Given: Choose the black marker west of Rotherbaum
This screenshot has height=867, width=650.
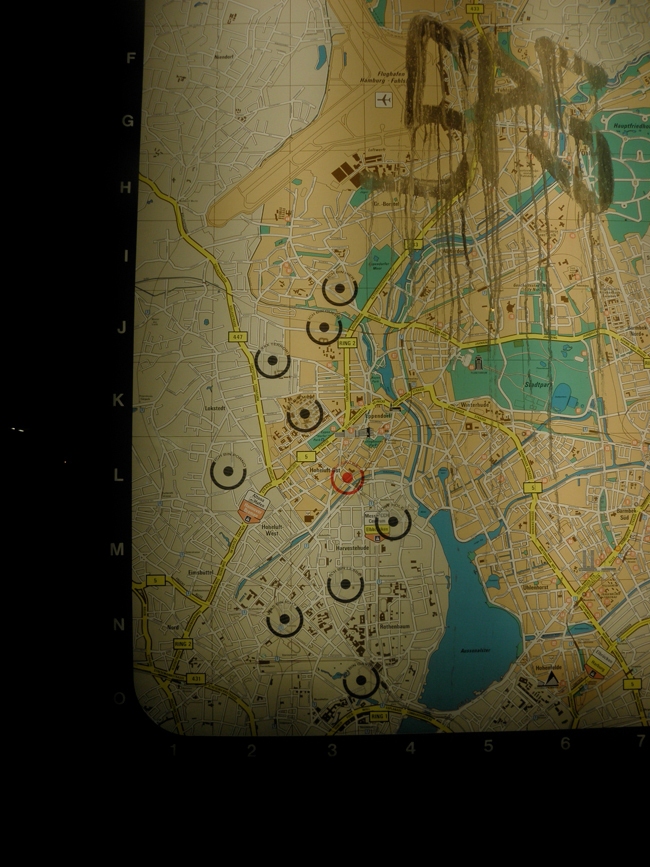Looking at the screenshot, I should (285, 620).
